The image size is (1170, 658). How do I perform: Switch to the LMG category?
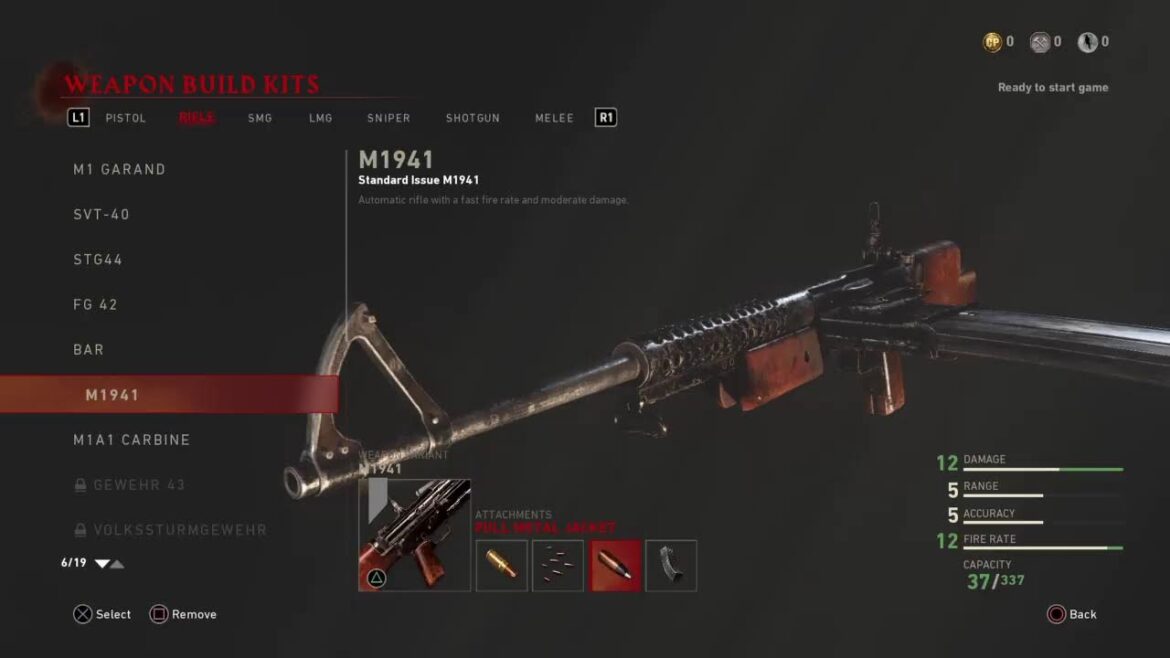320,118
